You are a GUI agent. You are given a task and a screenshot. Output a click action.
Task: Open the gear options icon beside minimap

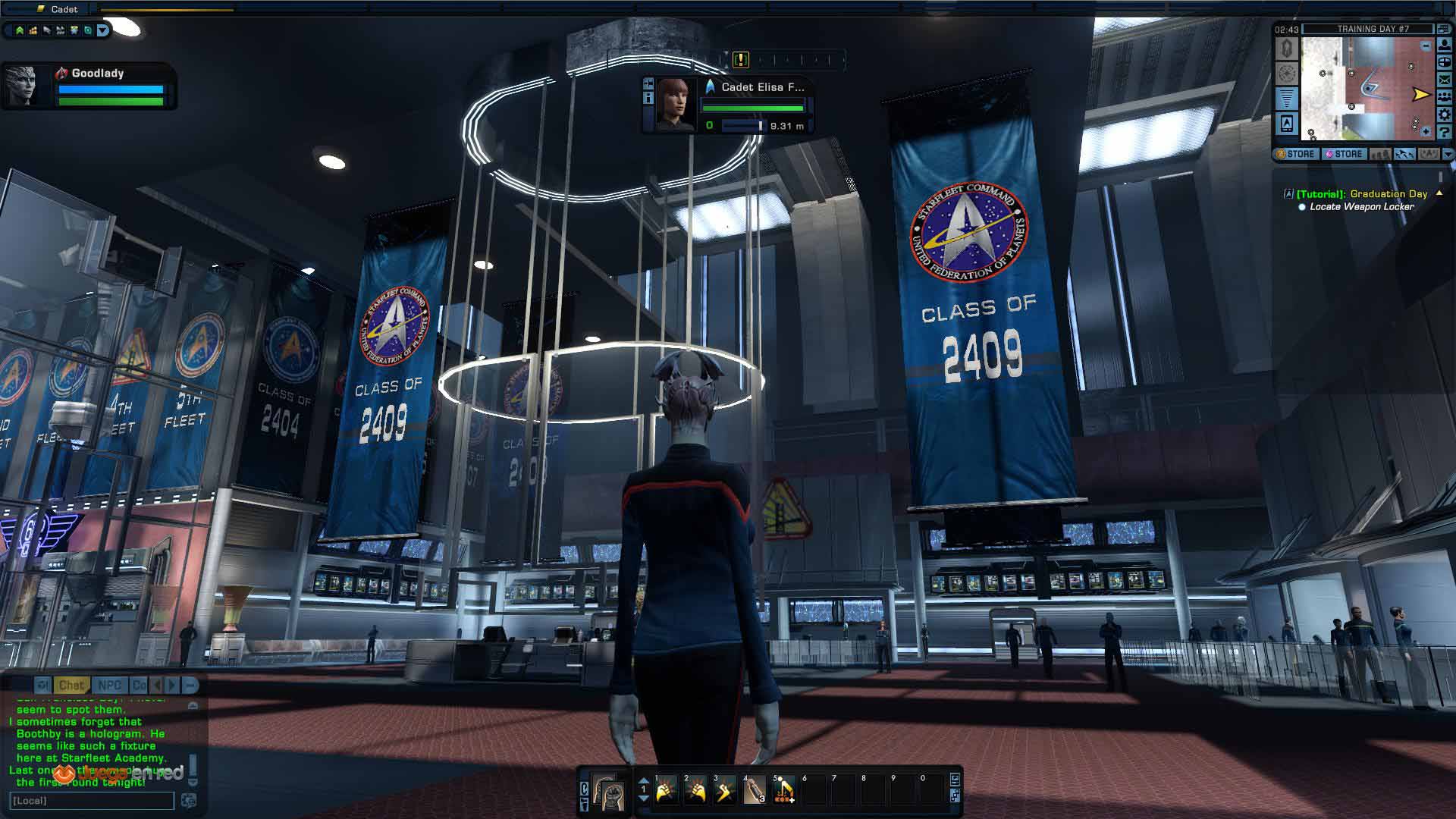tap(1445, 115)
